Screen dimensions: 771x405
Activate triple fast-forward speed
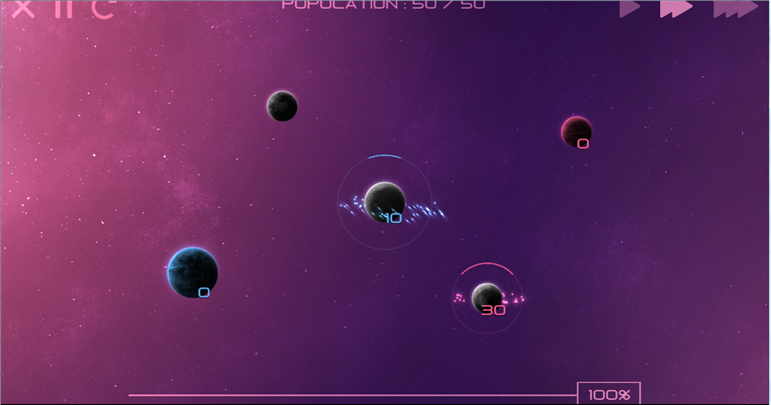(x=735, y=8)
